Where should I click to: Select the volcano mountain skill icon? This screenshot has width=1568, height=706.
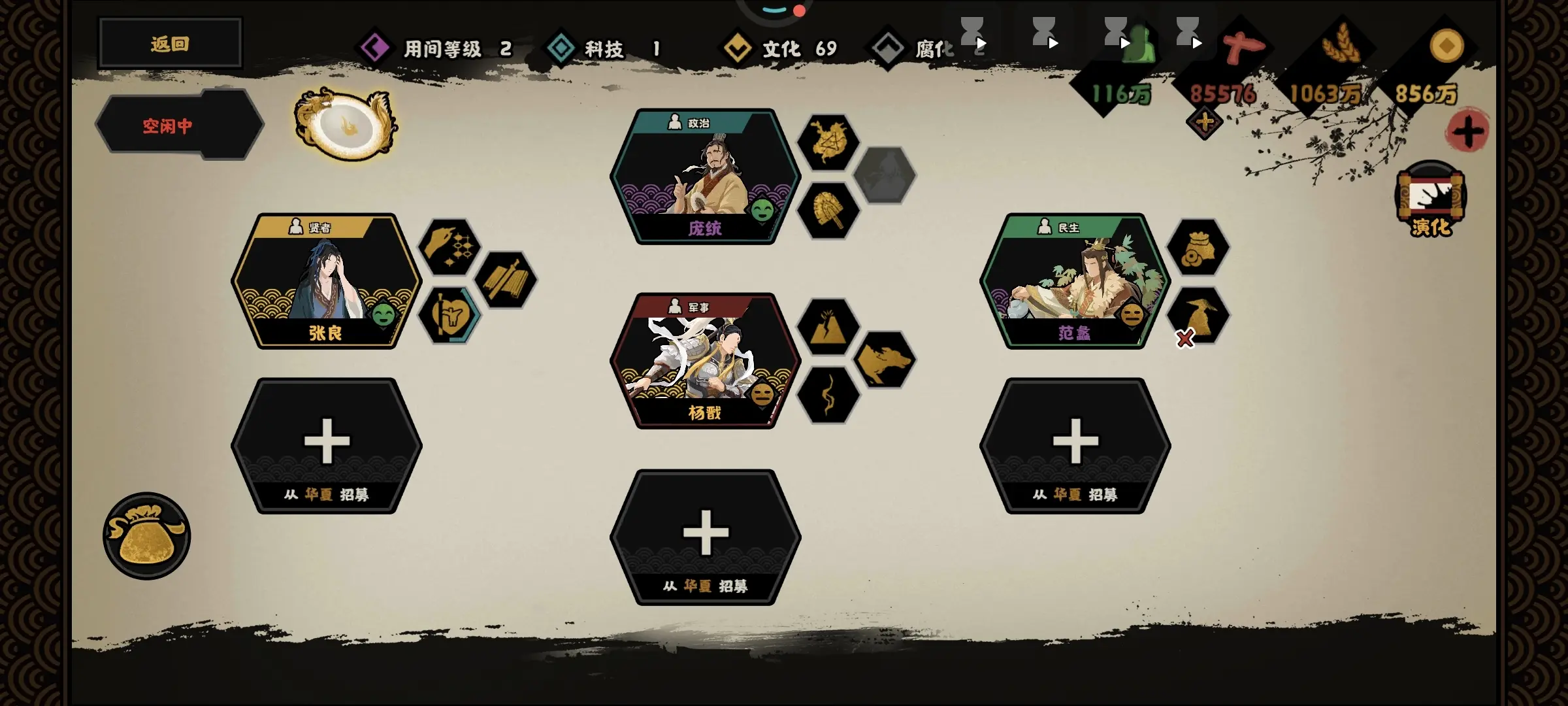828,327
